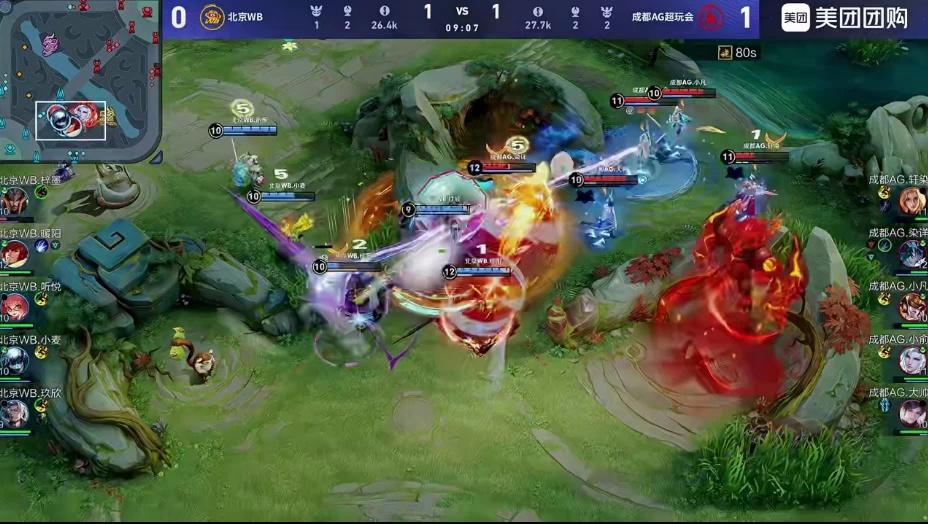Choose 成都AG.染洋 player portrait
This screenshot has height=524, width=928.
912,254
